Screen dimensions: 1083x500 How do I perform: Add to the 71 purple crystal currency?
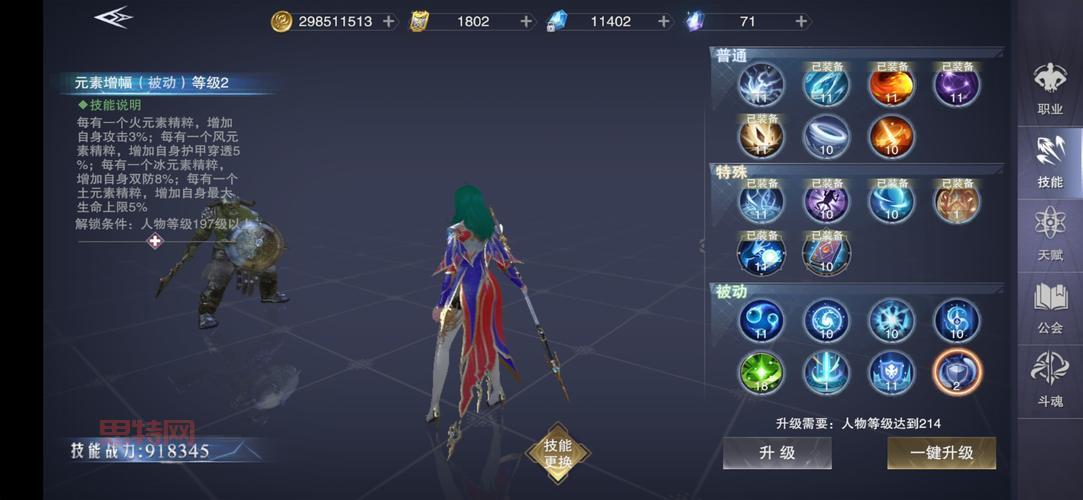click(801, 21)
